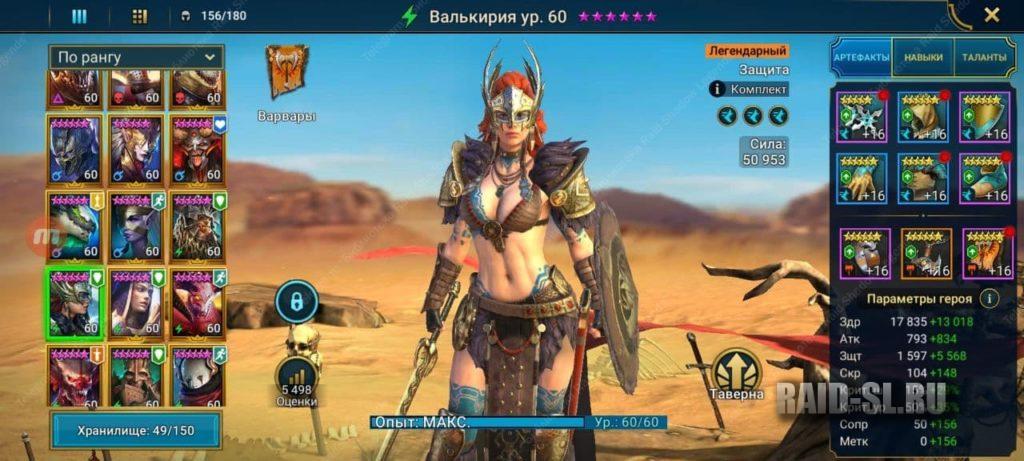
Task: Select the shuriken weapon artifact slot
Action: tap(861, 116)
